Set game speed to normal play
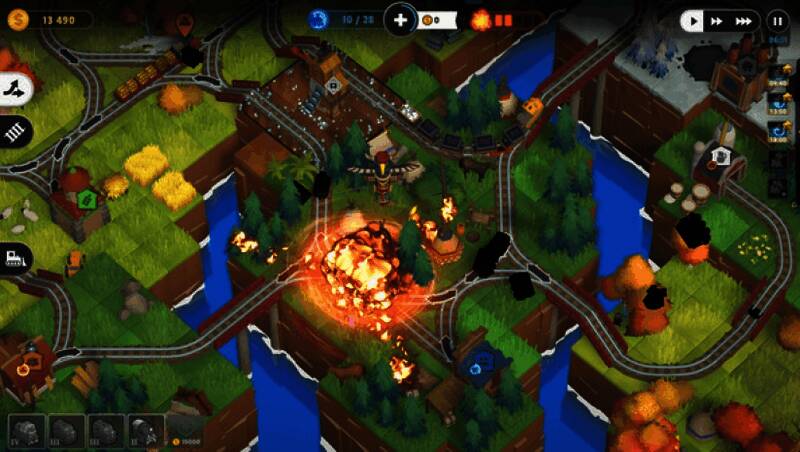Image resolution: width=800 pixels, height=452 pixels. (x=693, y=20)
